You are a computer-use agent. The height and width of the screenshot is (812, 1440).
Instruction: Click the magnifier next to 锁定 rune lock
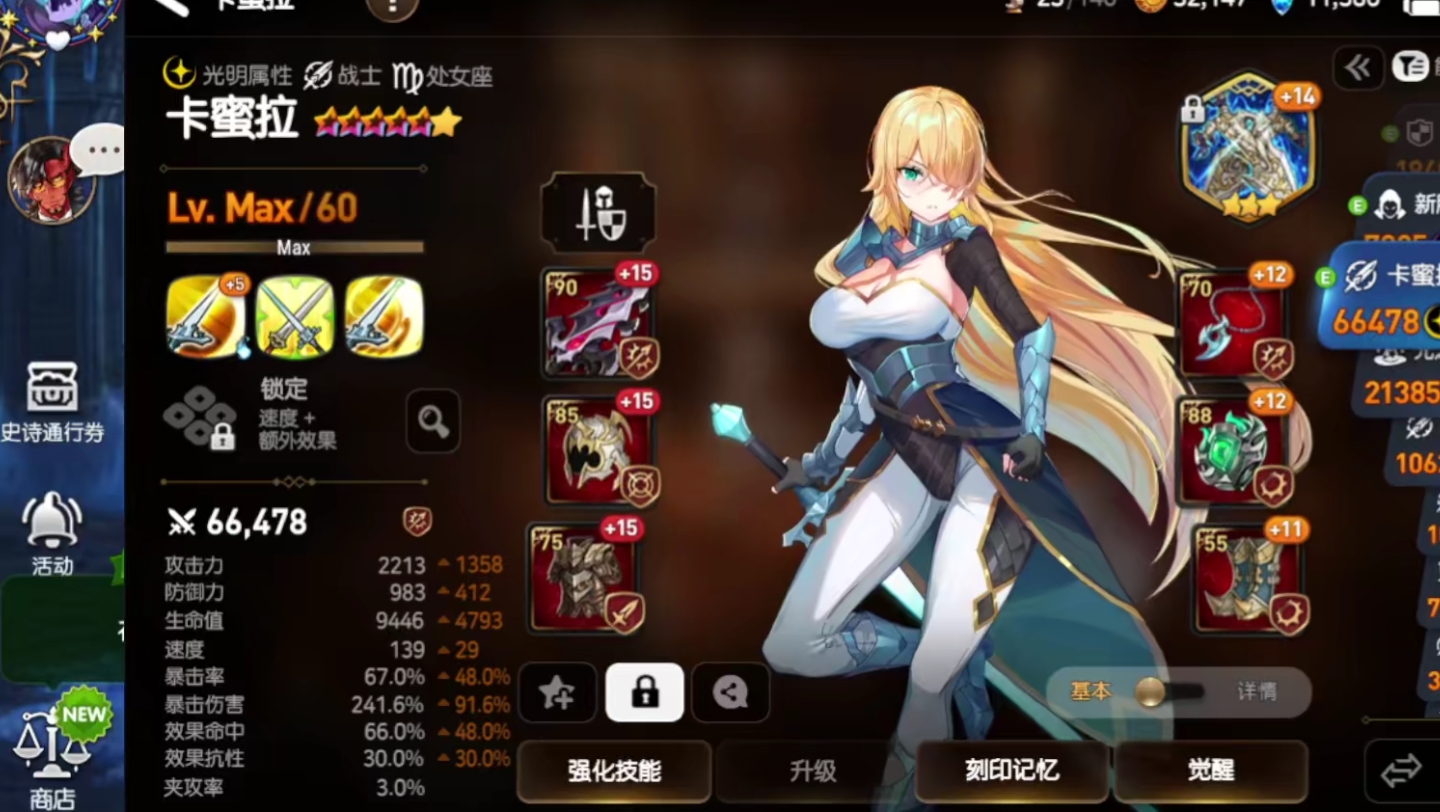[433, 422]
